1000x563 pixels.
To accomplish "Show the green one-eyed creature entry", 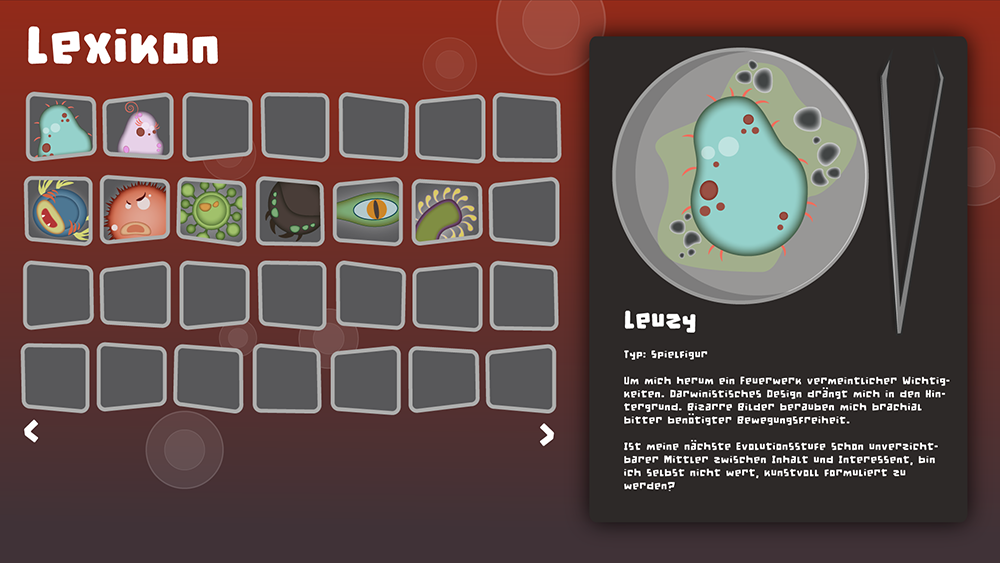I will point(368,211).
